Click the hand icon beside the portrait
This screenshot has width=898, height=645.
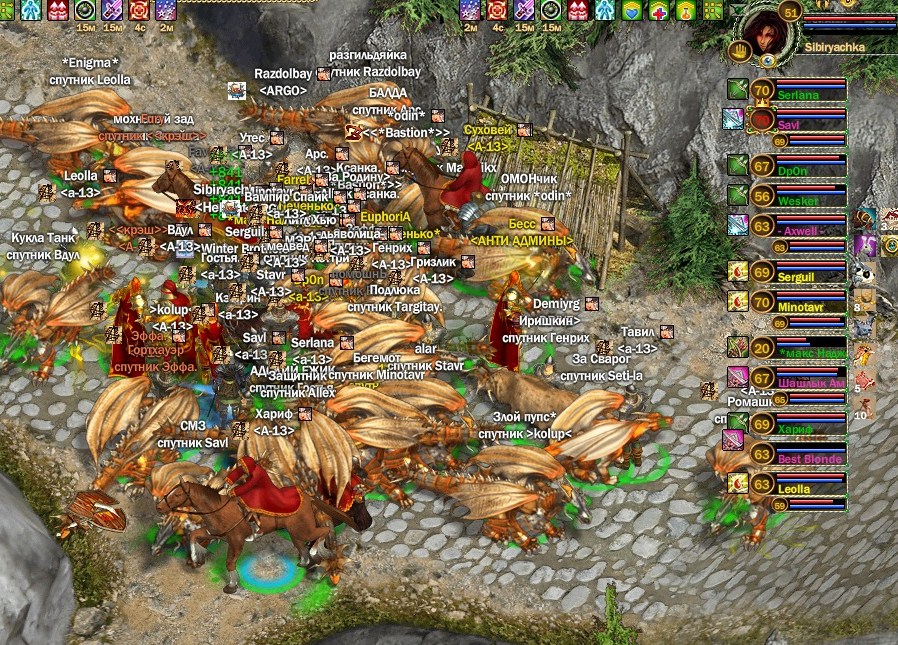click(x=741, y=51)
